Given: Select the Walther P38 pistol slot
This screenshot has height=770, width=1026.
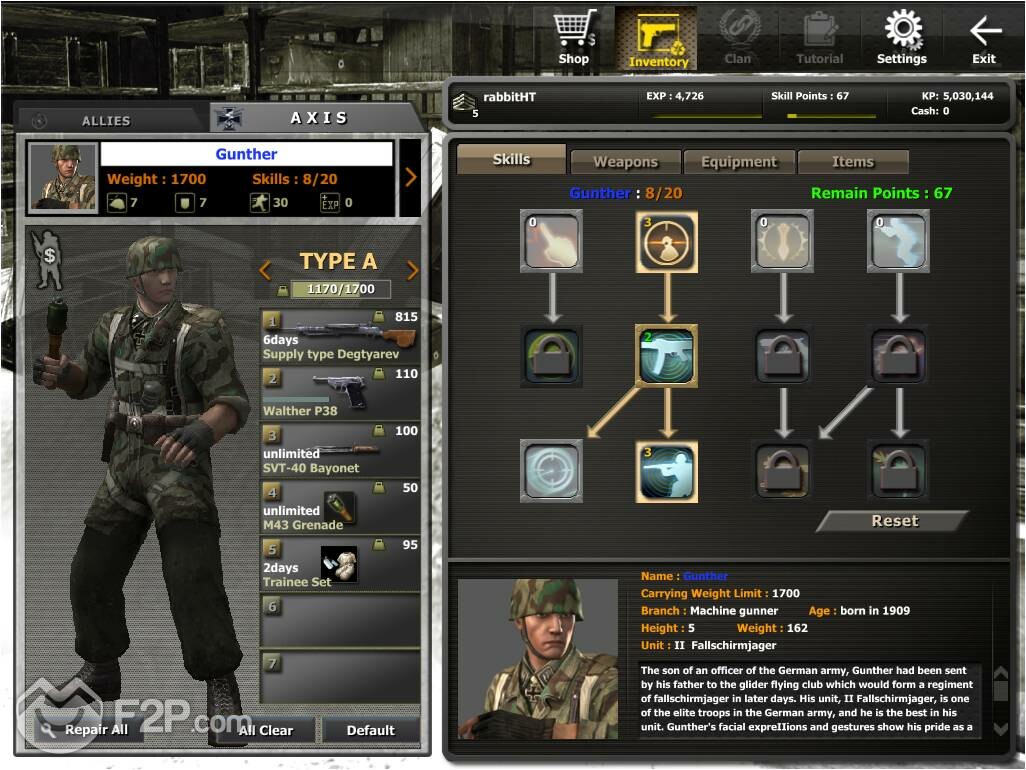Looking at the screenshot, I should 340,393.
